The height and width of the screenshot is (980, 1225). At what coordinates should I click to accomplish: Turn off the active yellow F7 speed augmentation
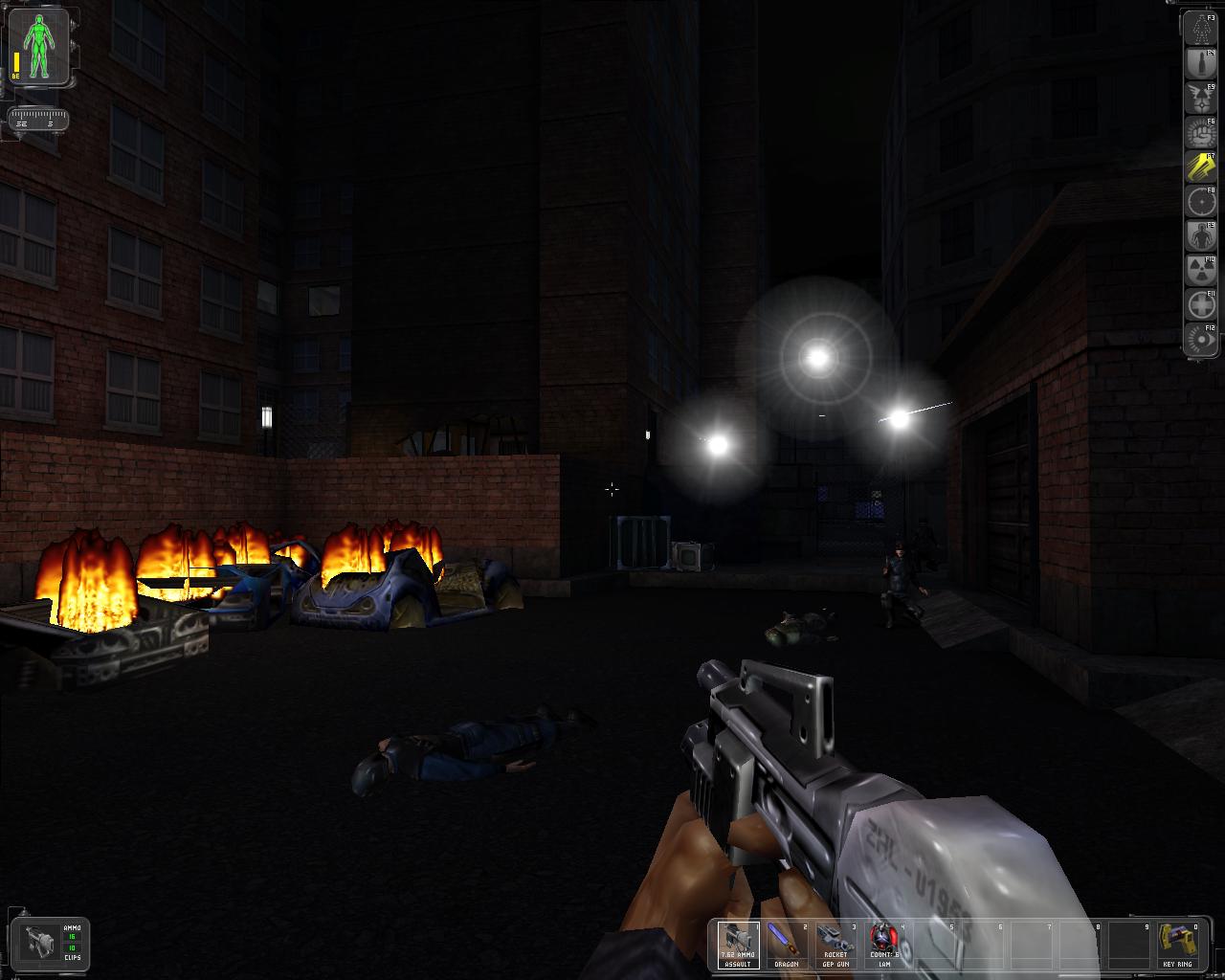(x=1201, y=167)
